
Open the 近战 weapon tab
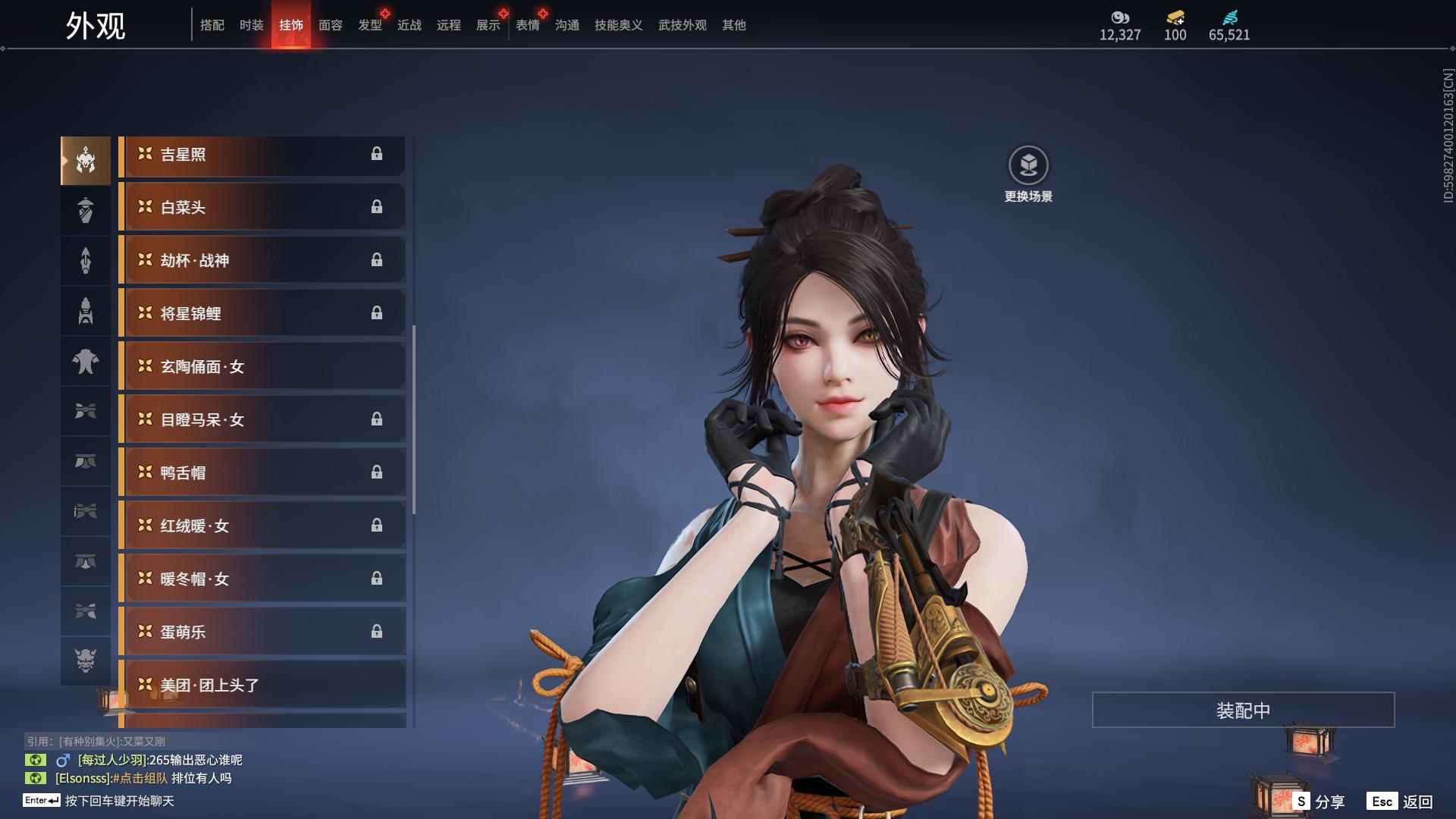(409, 25)
